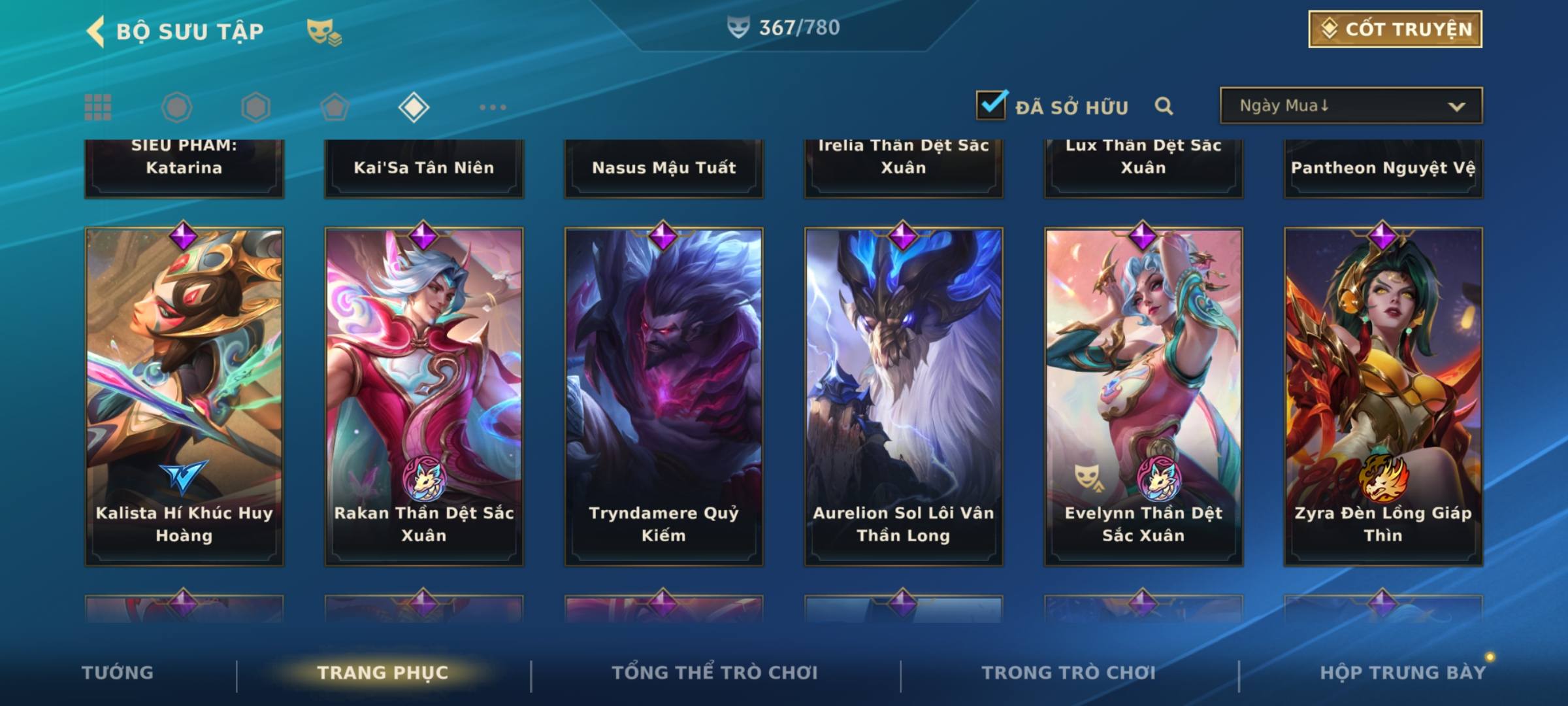Go to the Hộp Trưng Bày tab

point(1403,673)
